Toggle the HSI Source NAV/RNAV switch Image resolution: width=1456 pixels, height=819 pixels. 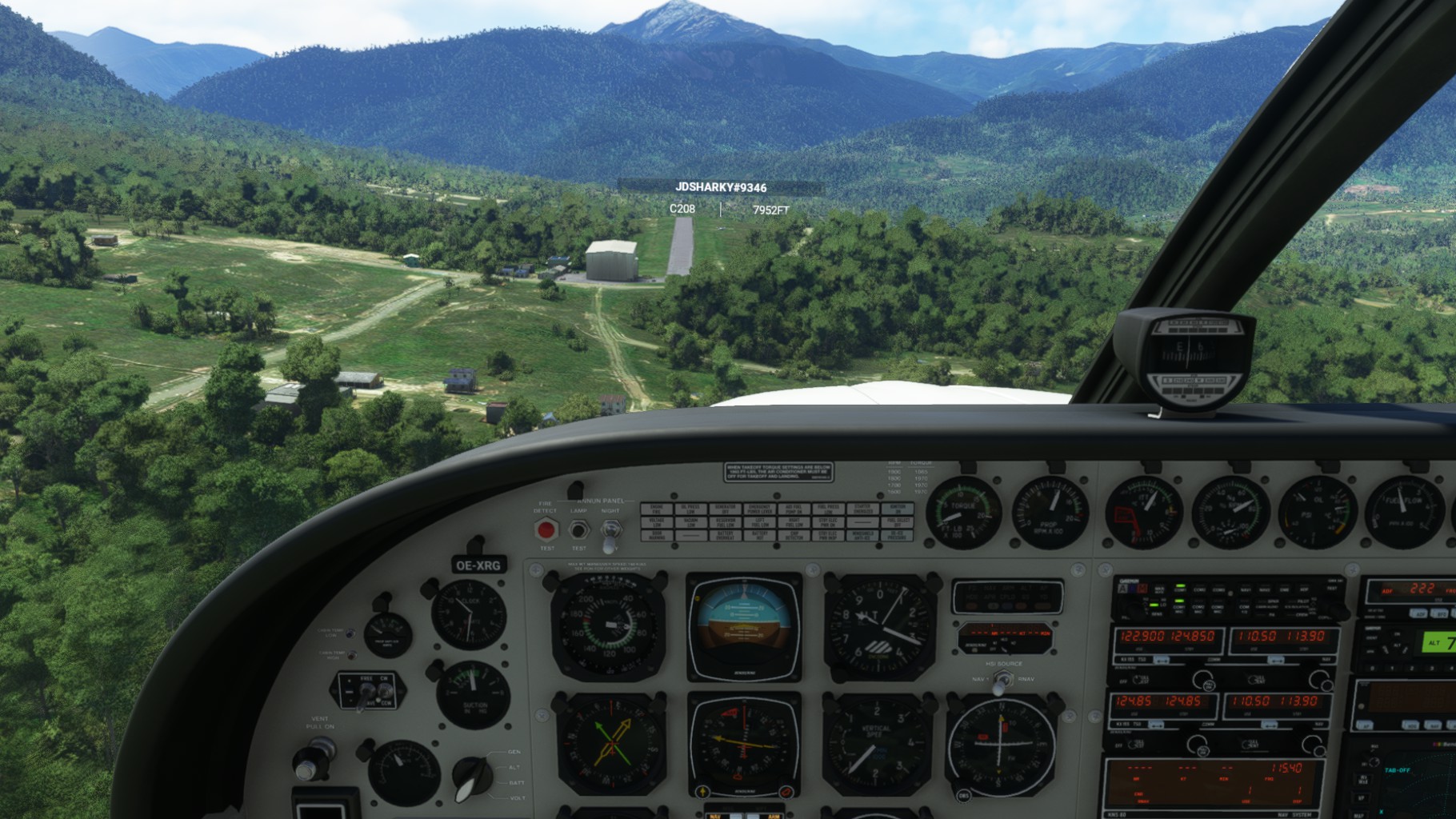coord(1002,681)
